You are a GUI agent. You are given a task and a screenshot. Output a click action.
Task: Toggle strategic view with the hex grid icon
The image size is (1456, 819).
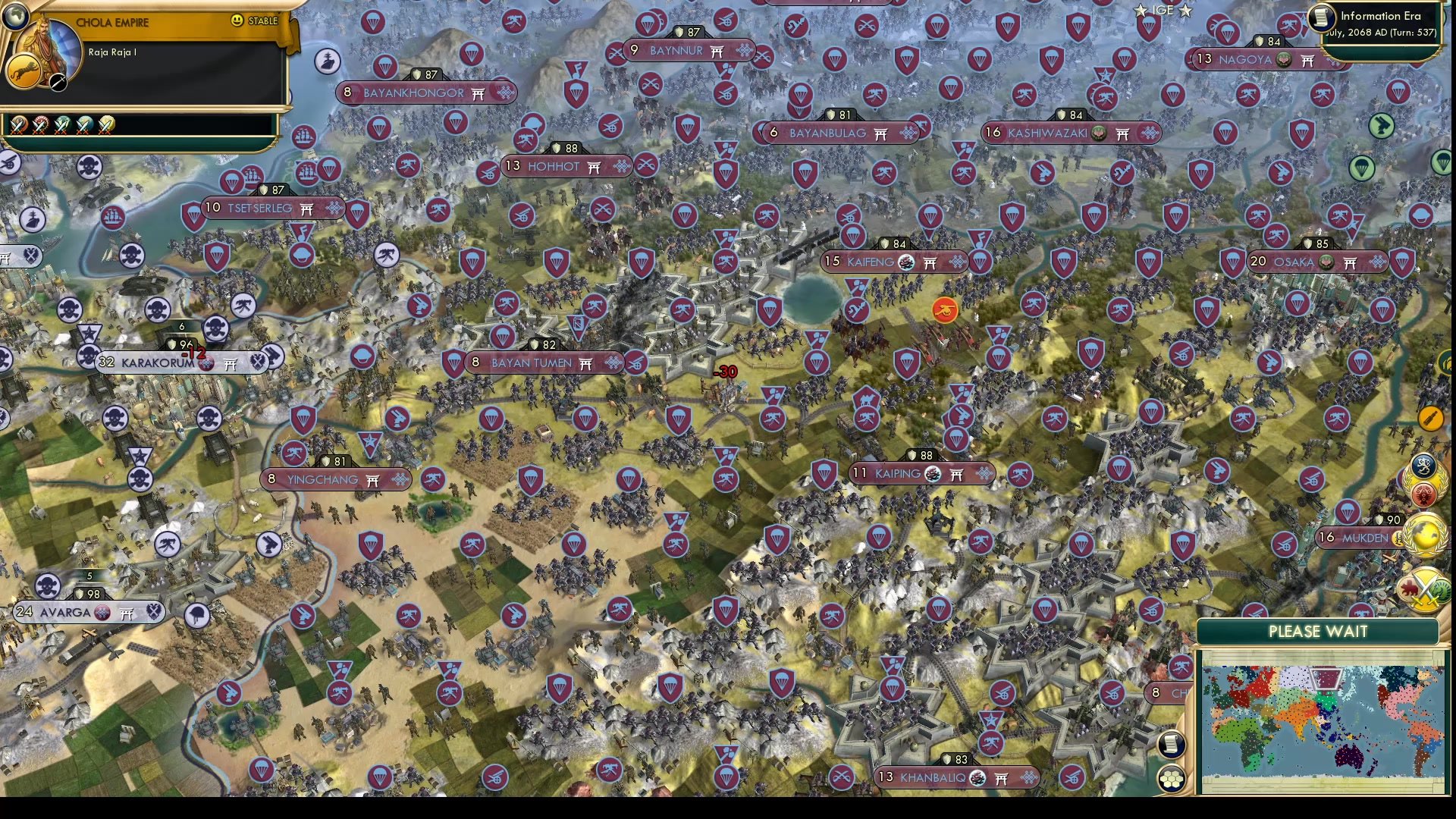(1172, 779)
